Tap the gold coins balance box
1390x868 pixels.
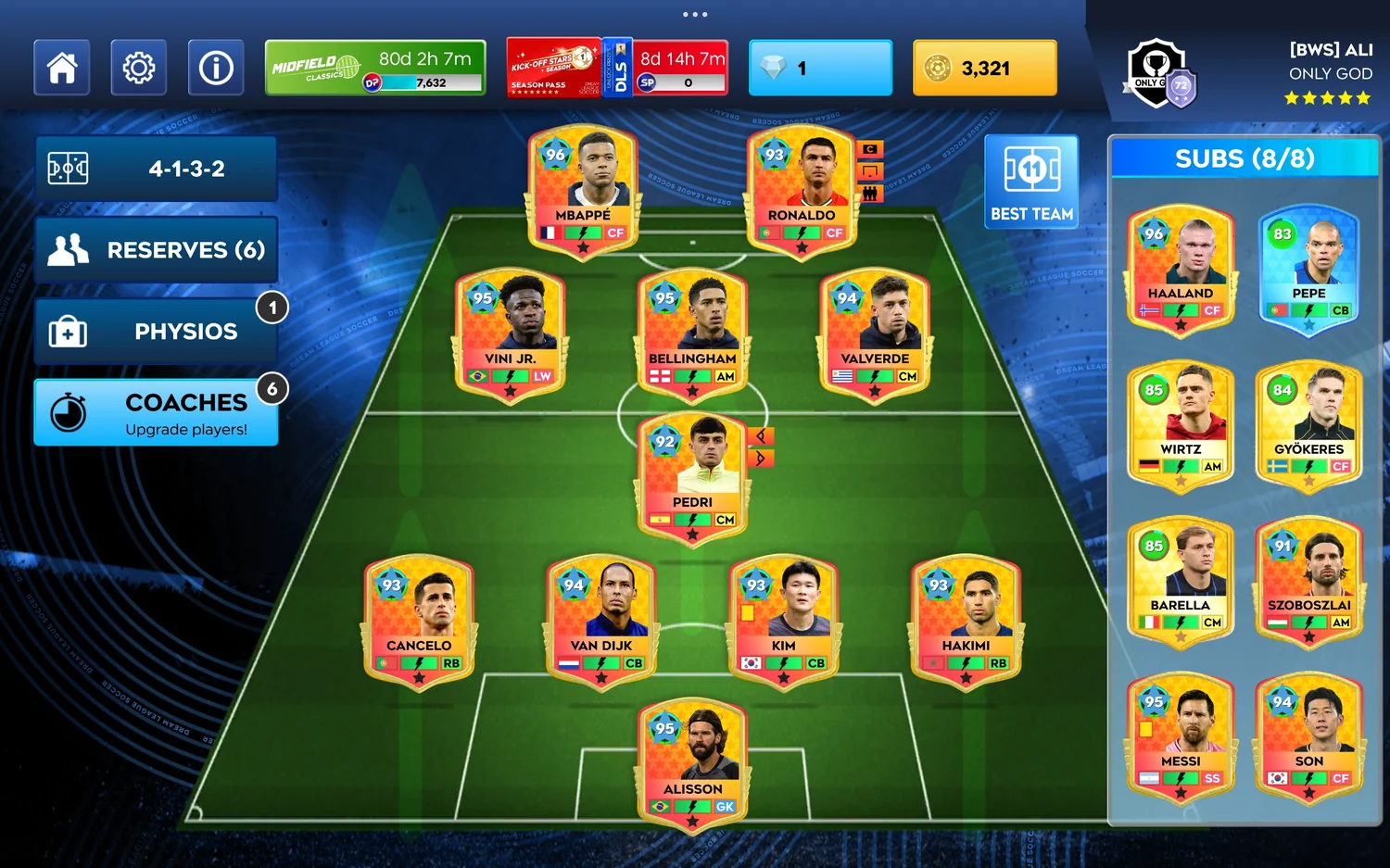pos(984,68)
